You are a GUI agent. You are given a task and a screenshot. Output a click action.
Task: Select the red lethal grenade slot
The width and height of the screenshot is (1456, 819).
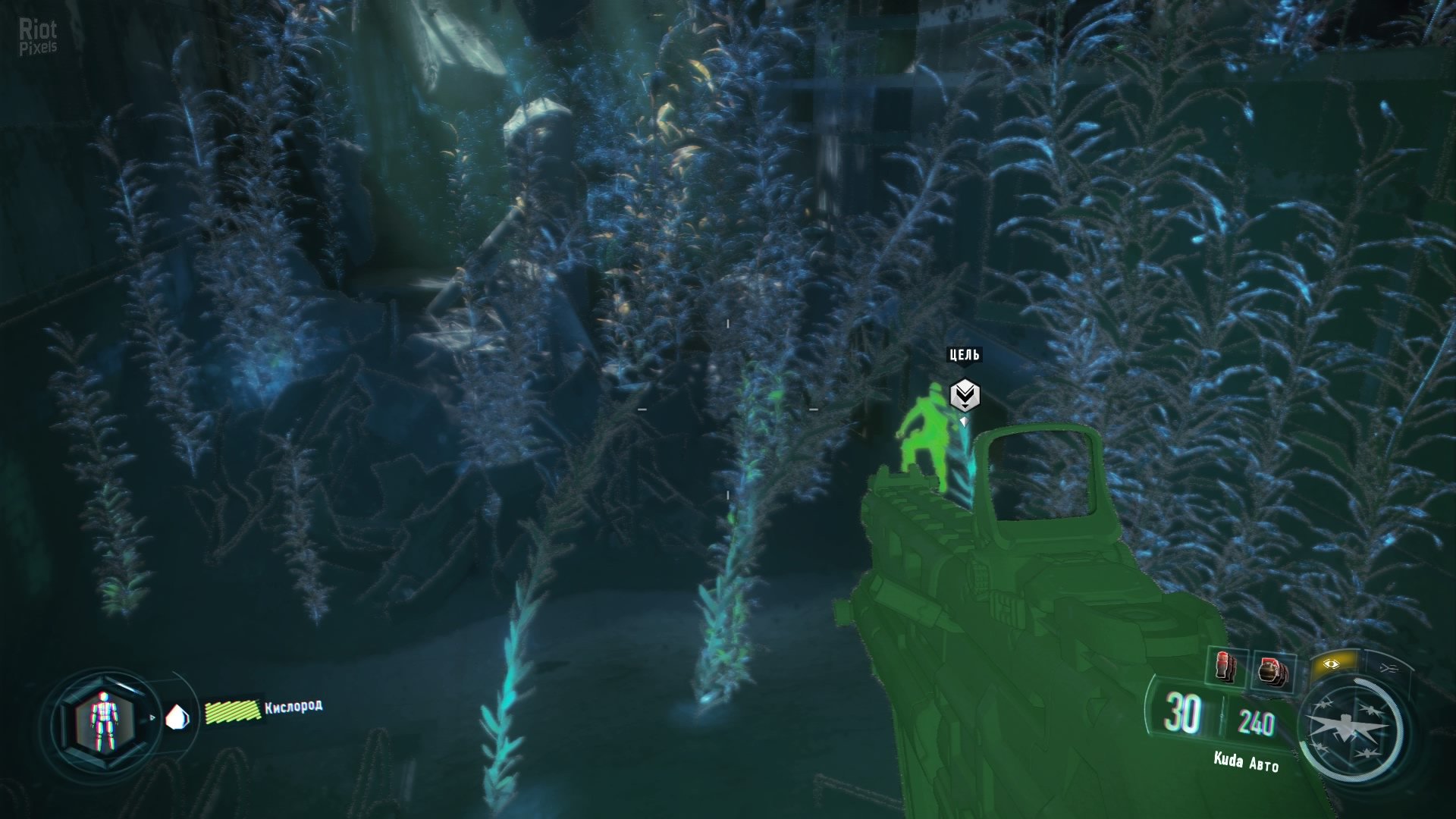click(1225, 668)
